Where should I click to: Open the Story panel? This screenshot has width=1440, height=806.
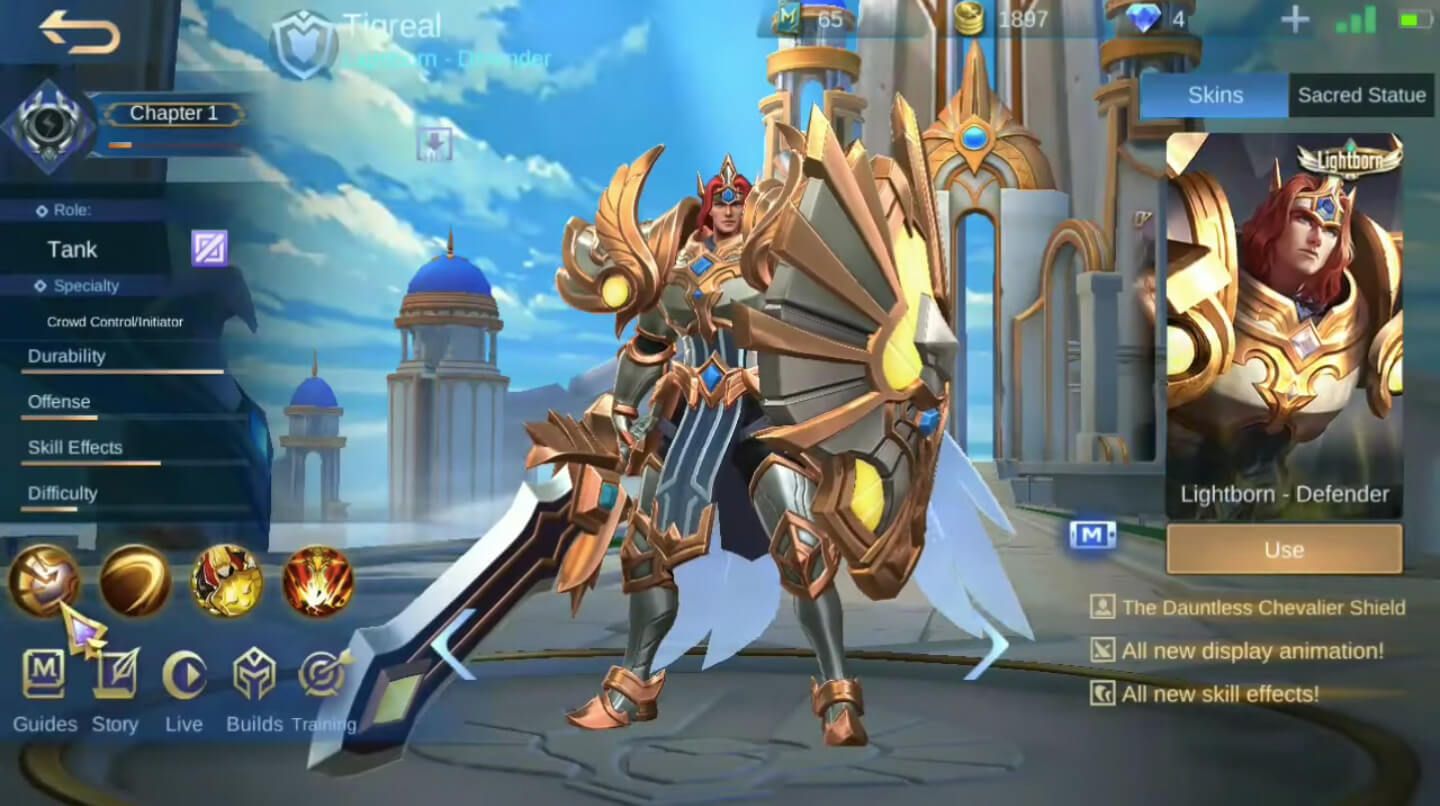tap(114, 673)
